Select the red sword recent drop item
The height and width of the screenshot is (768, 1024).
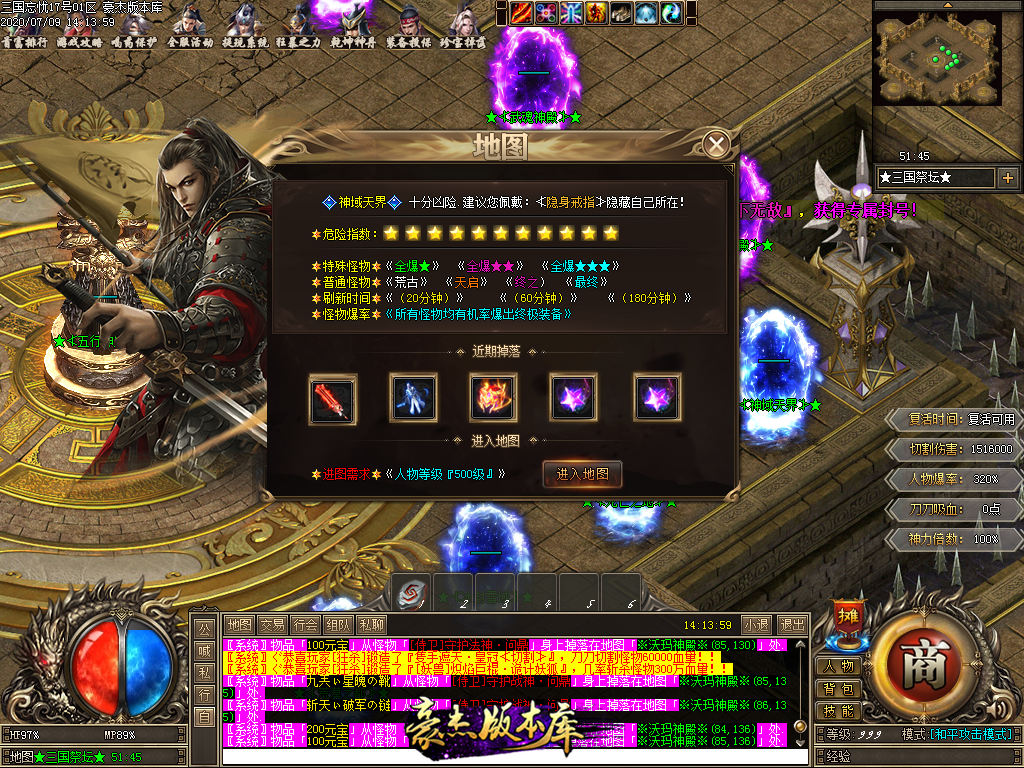333,397
